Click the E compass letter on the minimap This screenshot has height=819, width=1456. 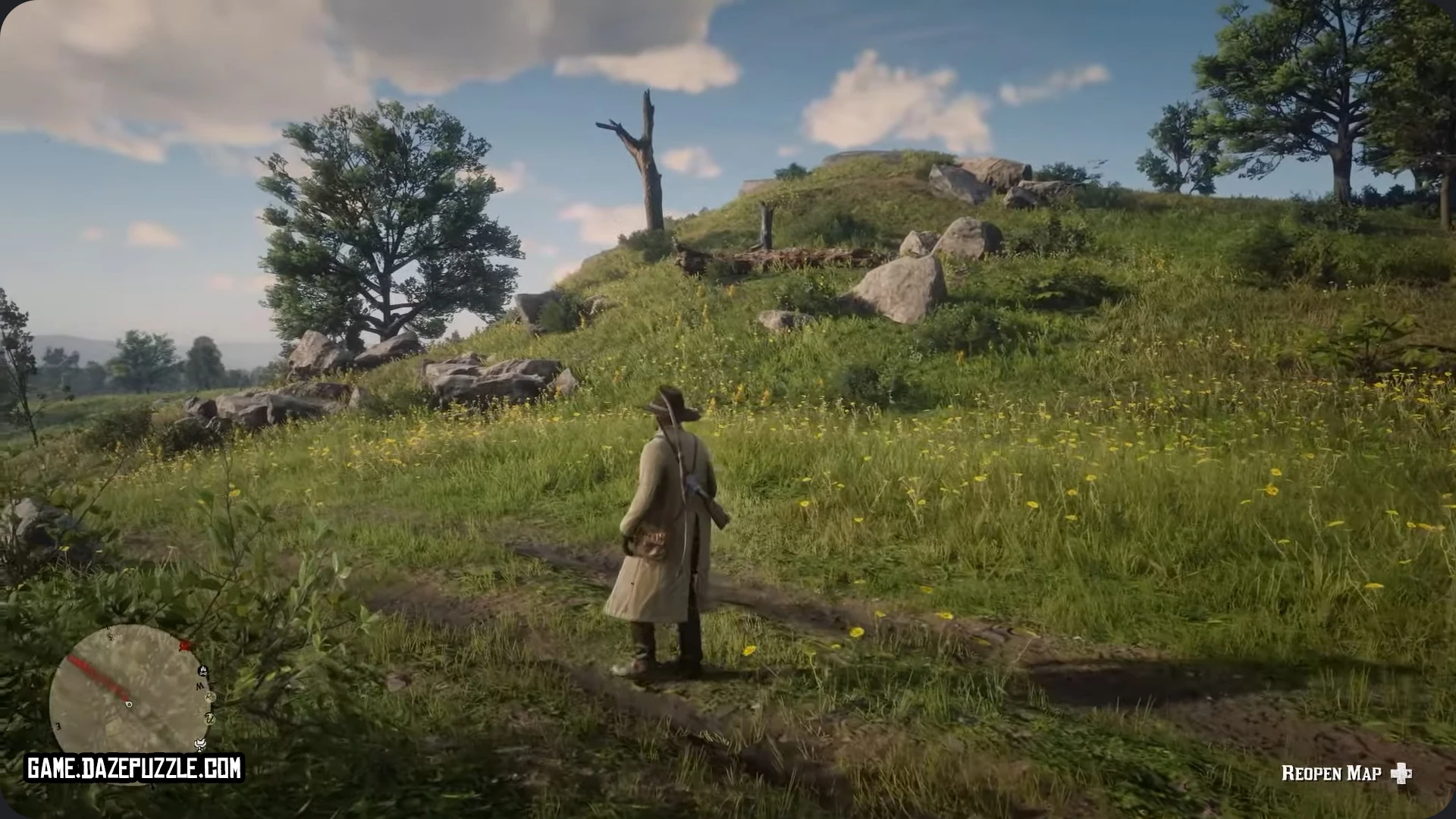58,726
